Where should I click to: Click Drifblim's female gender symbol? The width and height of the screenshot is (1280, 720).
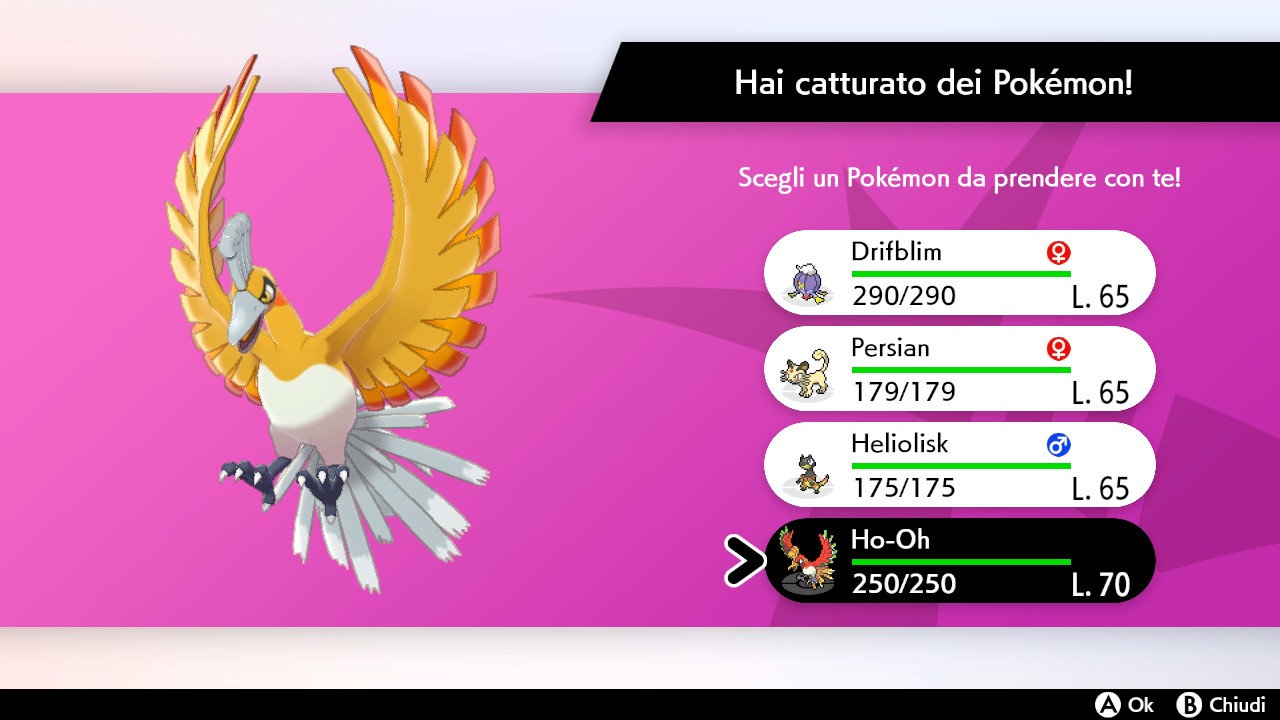coord(1057,253)
